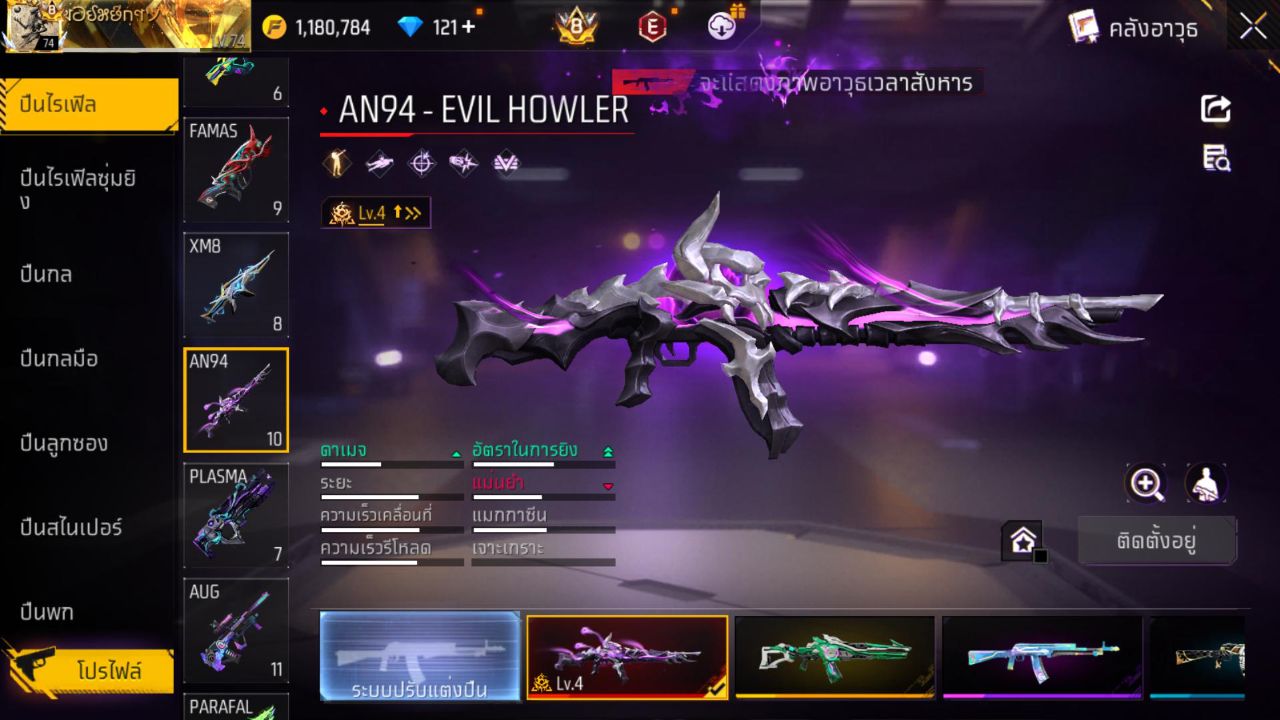Switch to ปืนไรเฟิลซุ่มยิง category
This screenshot has height=720, width=1280.
[78, 189]
